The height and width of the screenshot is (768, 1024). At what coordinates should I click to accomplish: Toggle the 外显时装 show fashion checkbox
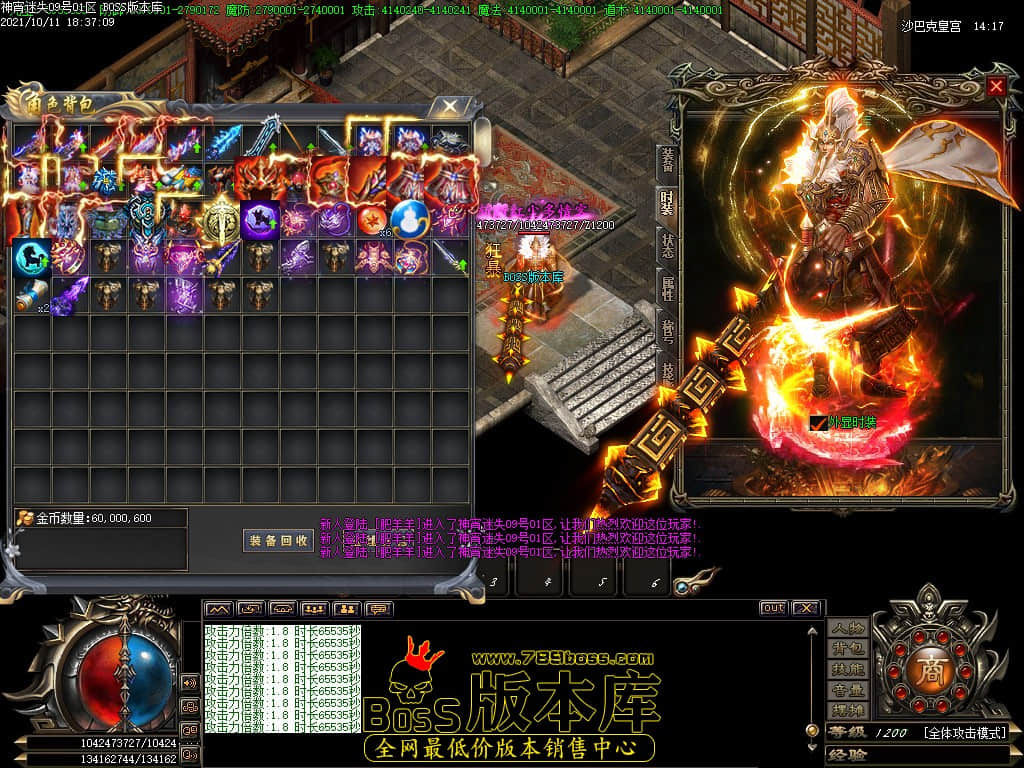[x=818, y=423]
